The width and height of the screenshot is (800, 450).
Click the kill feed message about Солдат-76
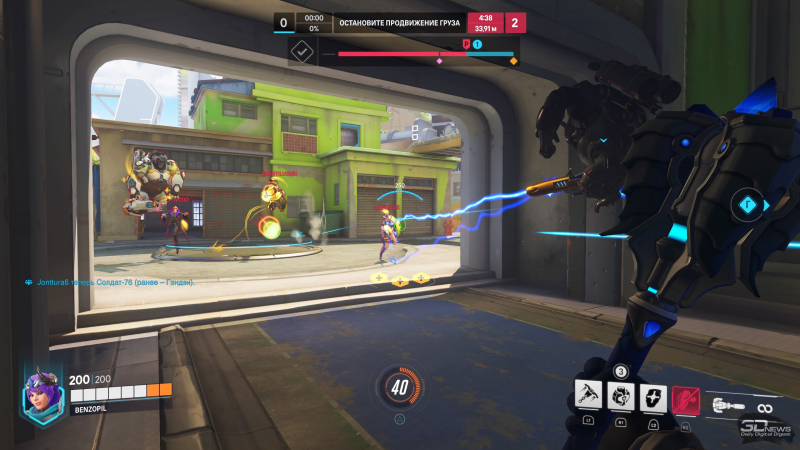(110, 283)
